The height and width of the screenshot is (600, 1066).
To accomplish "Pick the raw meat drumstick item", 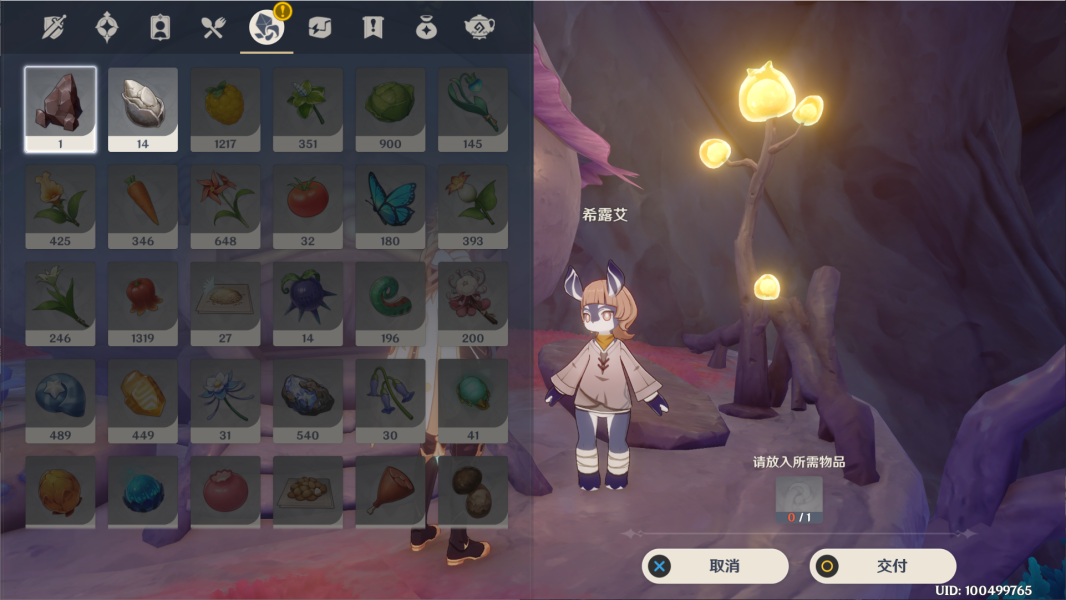I will coord(390,490).
